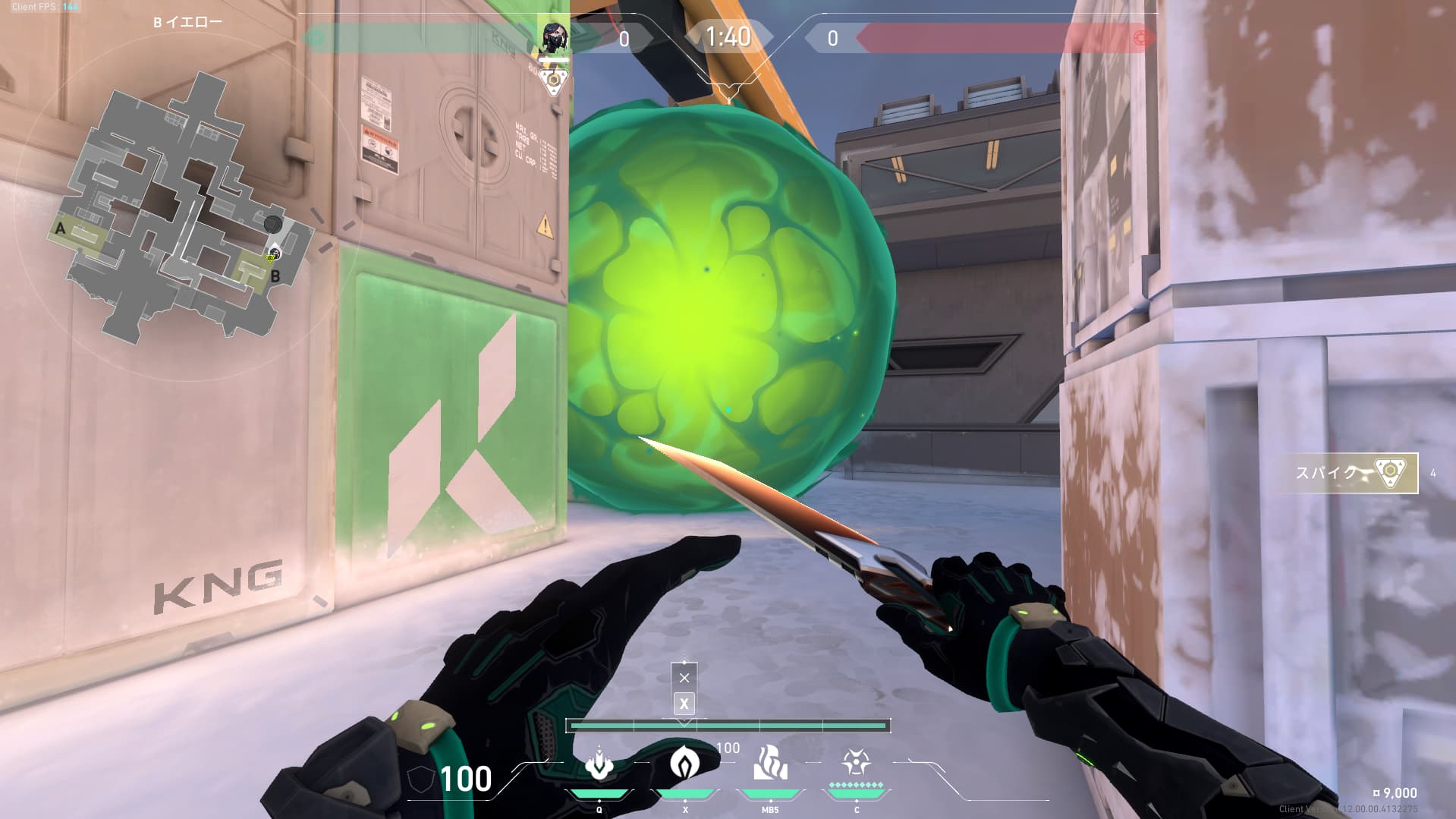Activate the Snake Bite flames ability icon
The image size is (1456, 819).
click(770, 763)
